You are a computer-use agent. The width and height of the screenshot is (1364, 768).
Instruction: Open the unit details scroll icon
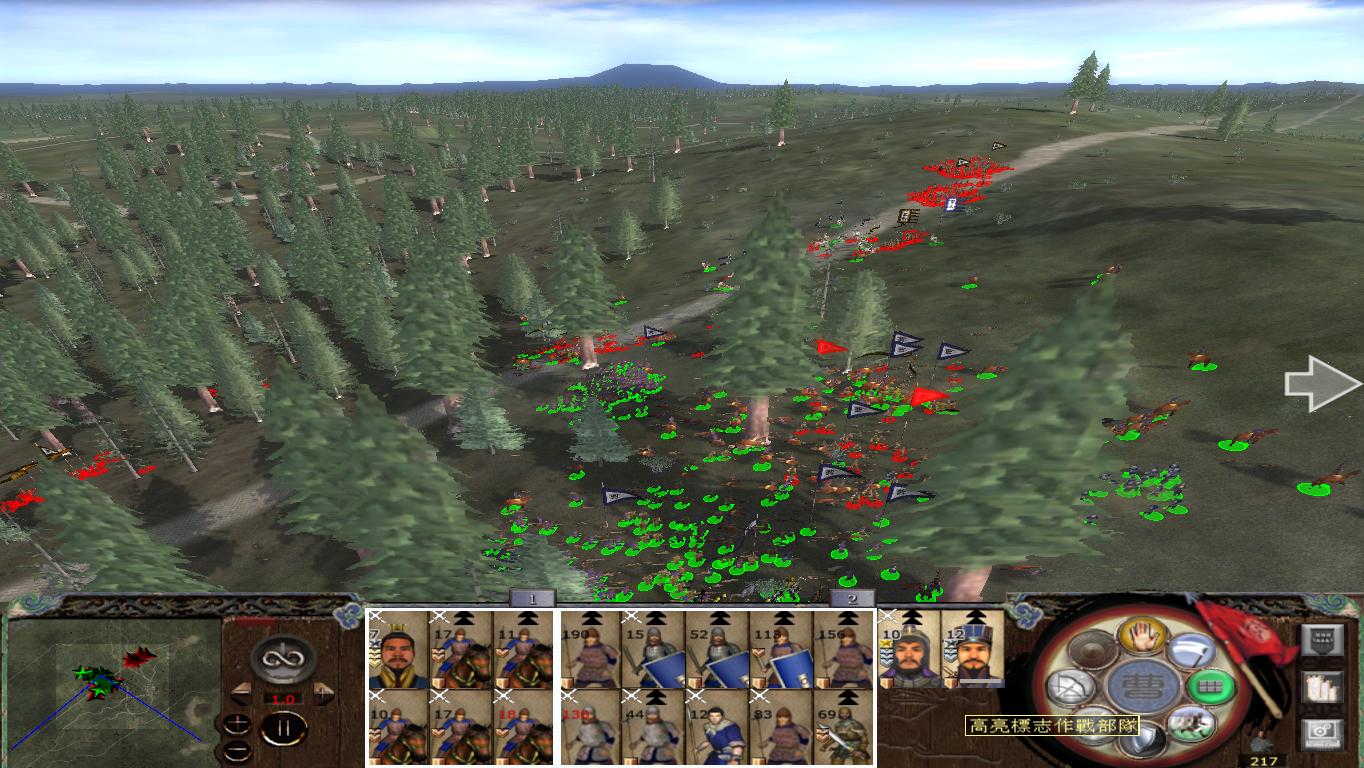point(1323,687)
